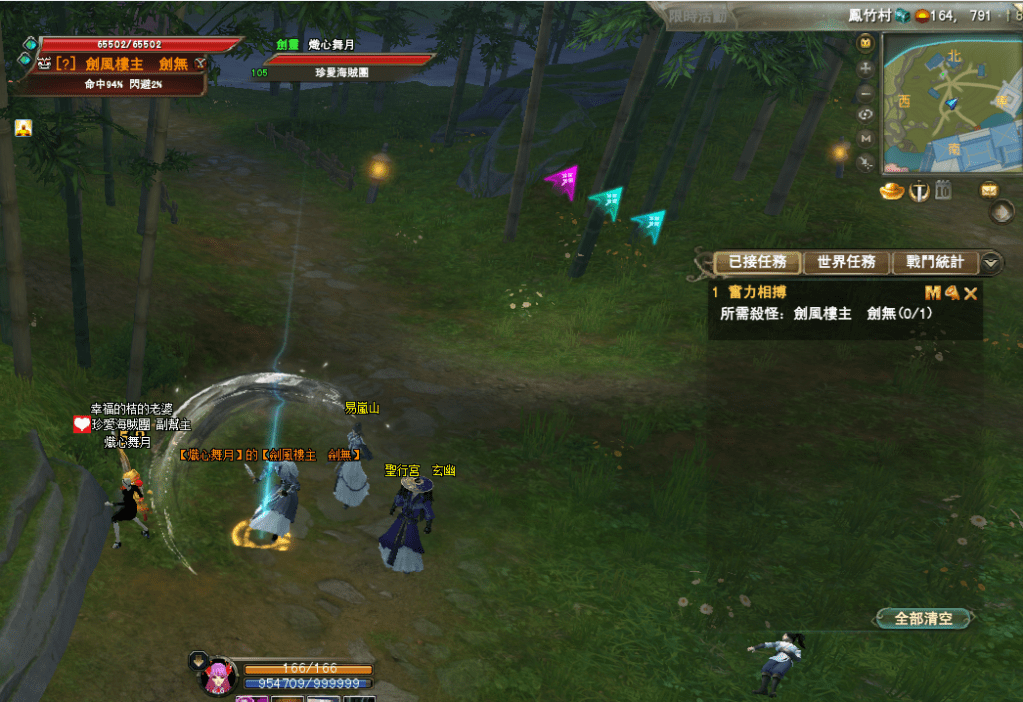This screenshot has height=702, width=1023.
Task: Show the 戰鬥統計 tab
Action: point(935,262)
